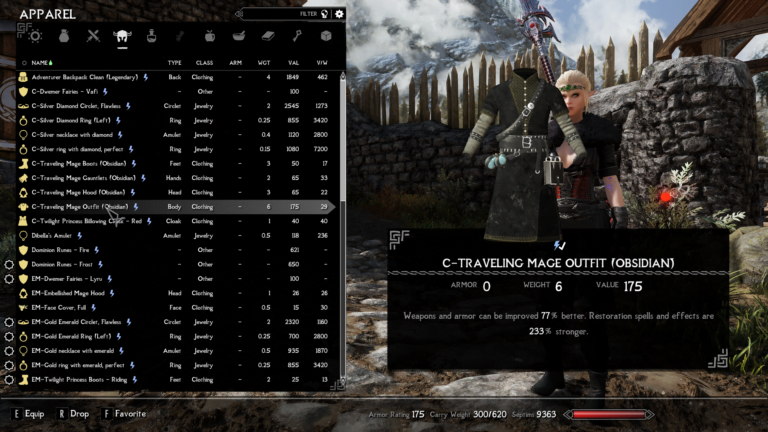The width and height of the screenshot is (768, 432).
Task: Click the filter search field
Action: coord(285,14)
